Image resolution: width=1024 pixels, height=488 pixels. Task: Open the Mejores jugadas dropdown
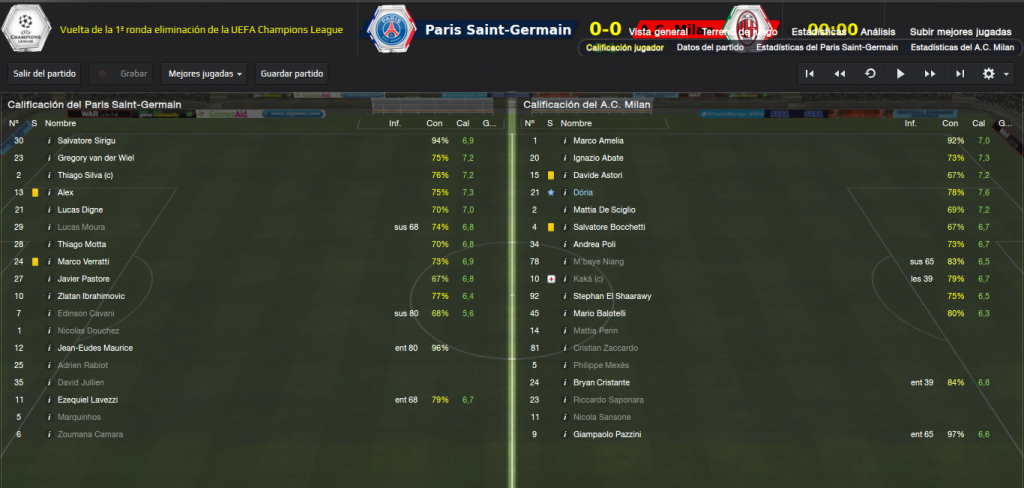[206, 73]
